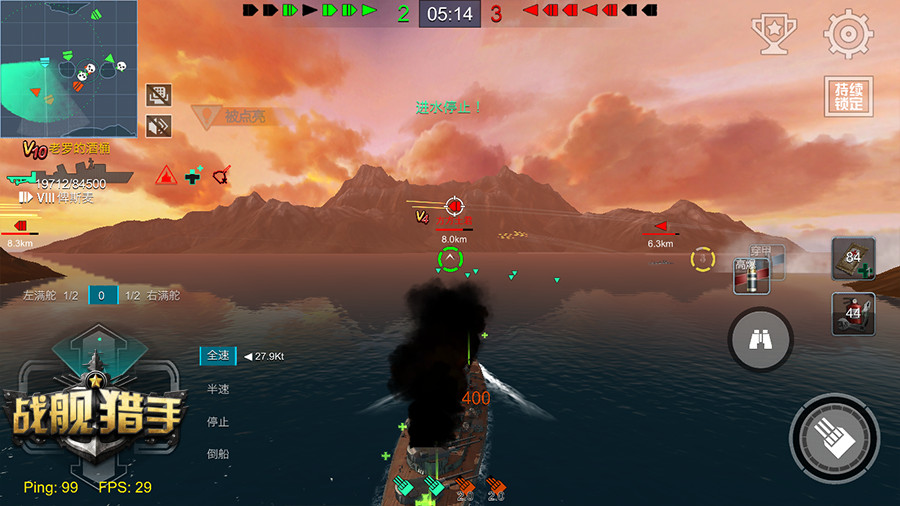The image size is (900, 506).
Task: Activate the binoculars zoom view
Action: (x=760, y=341)
